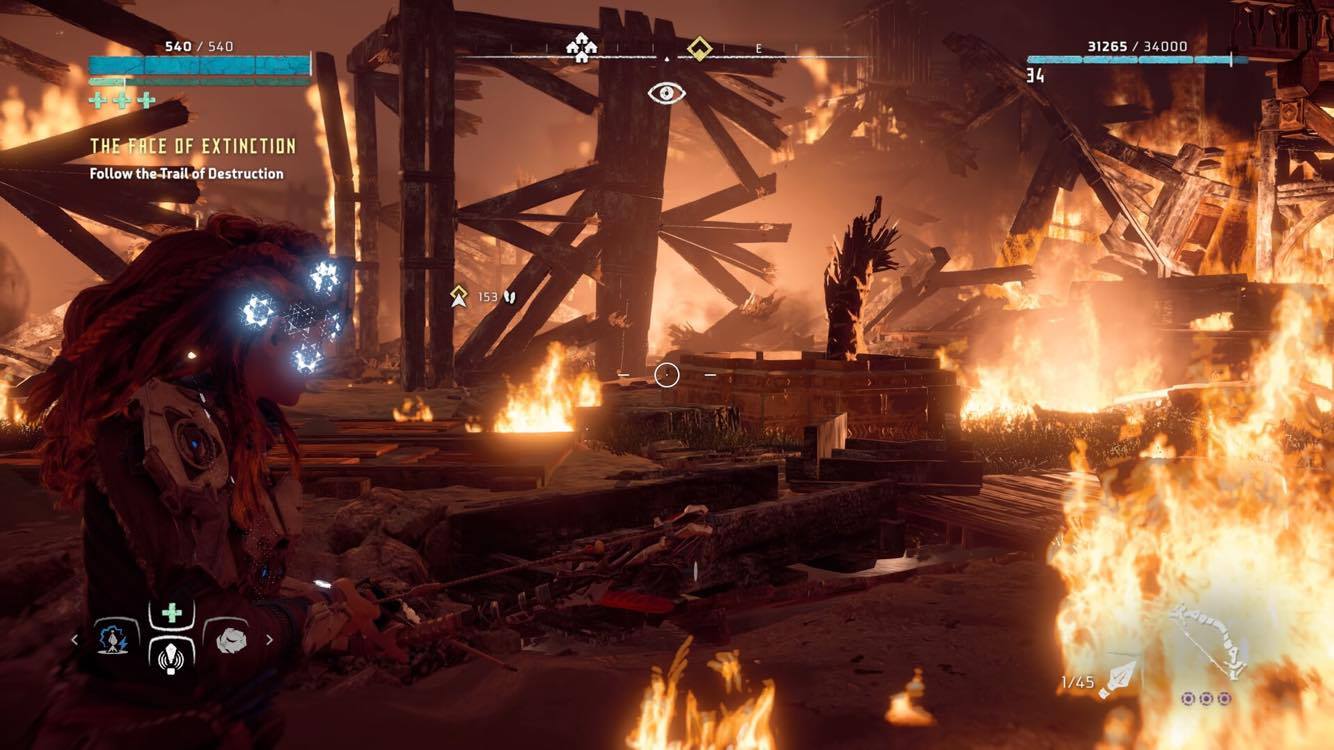Open The Face of Extinction quest tracker
Screen dimensions: 1334x750
(193, 147)
